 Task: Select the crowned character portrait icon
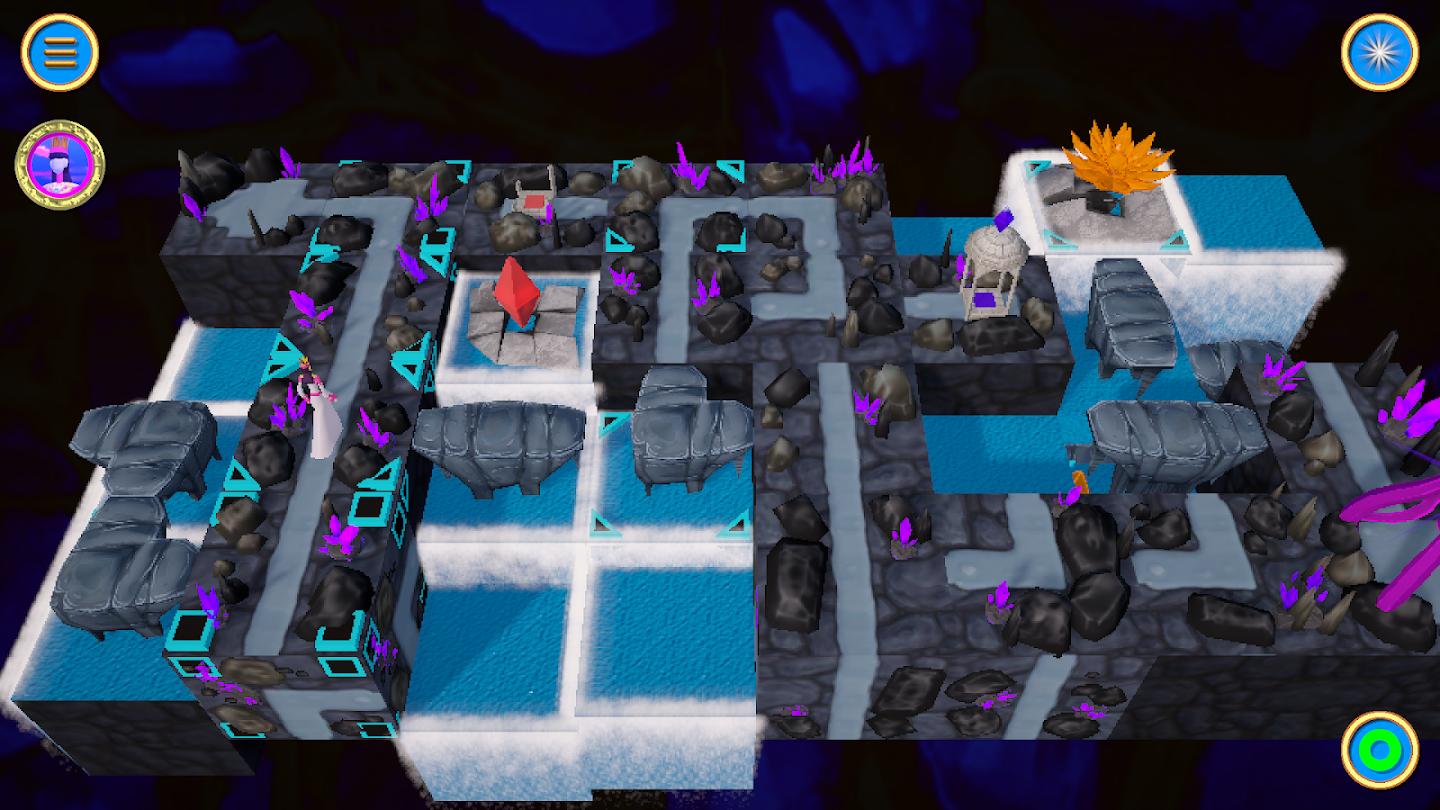tap(60, 165)
